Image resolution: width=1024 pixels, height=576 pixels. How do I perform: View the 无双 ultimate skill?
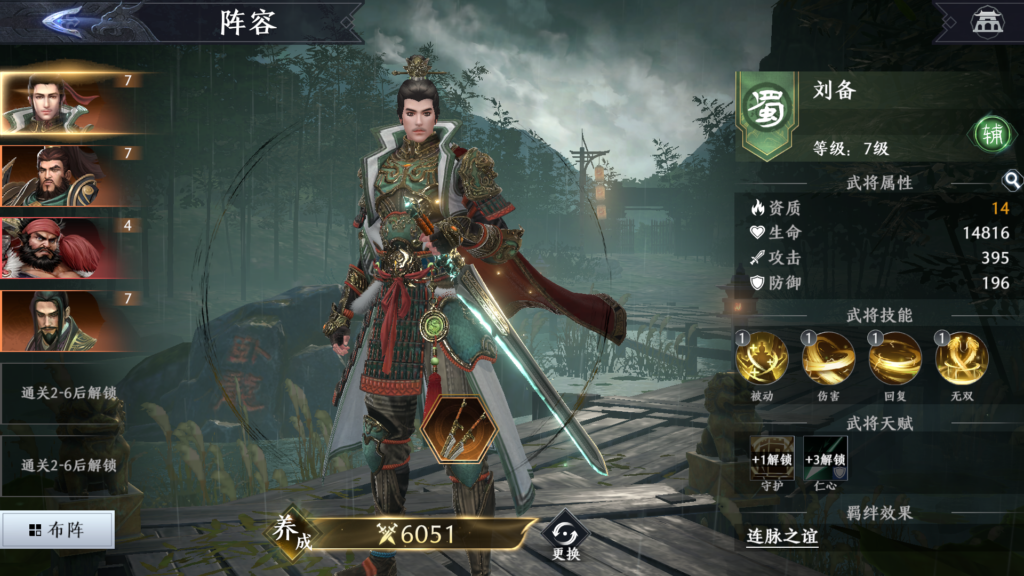pos(962,360)
